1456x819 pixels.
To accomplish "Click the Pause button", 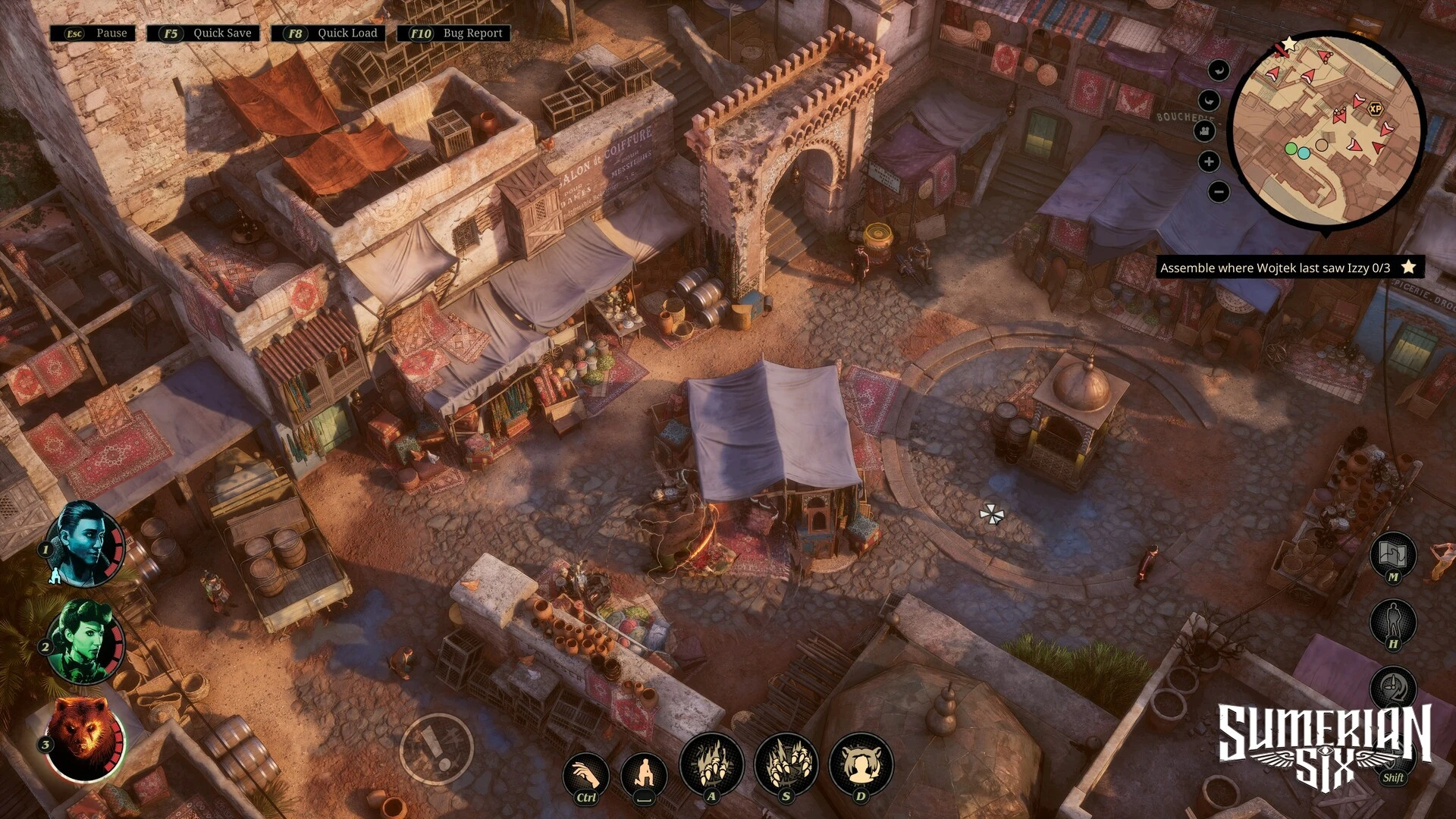I will pyautogui.click(x=93, y=33).
